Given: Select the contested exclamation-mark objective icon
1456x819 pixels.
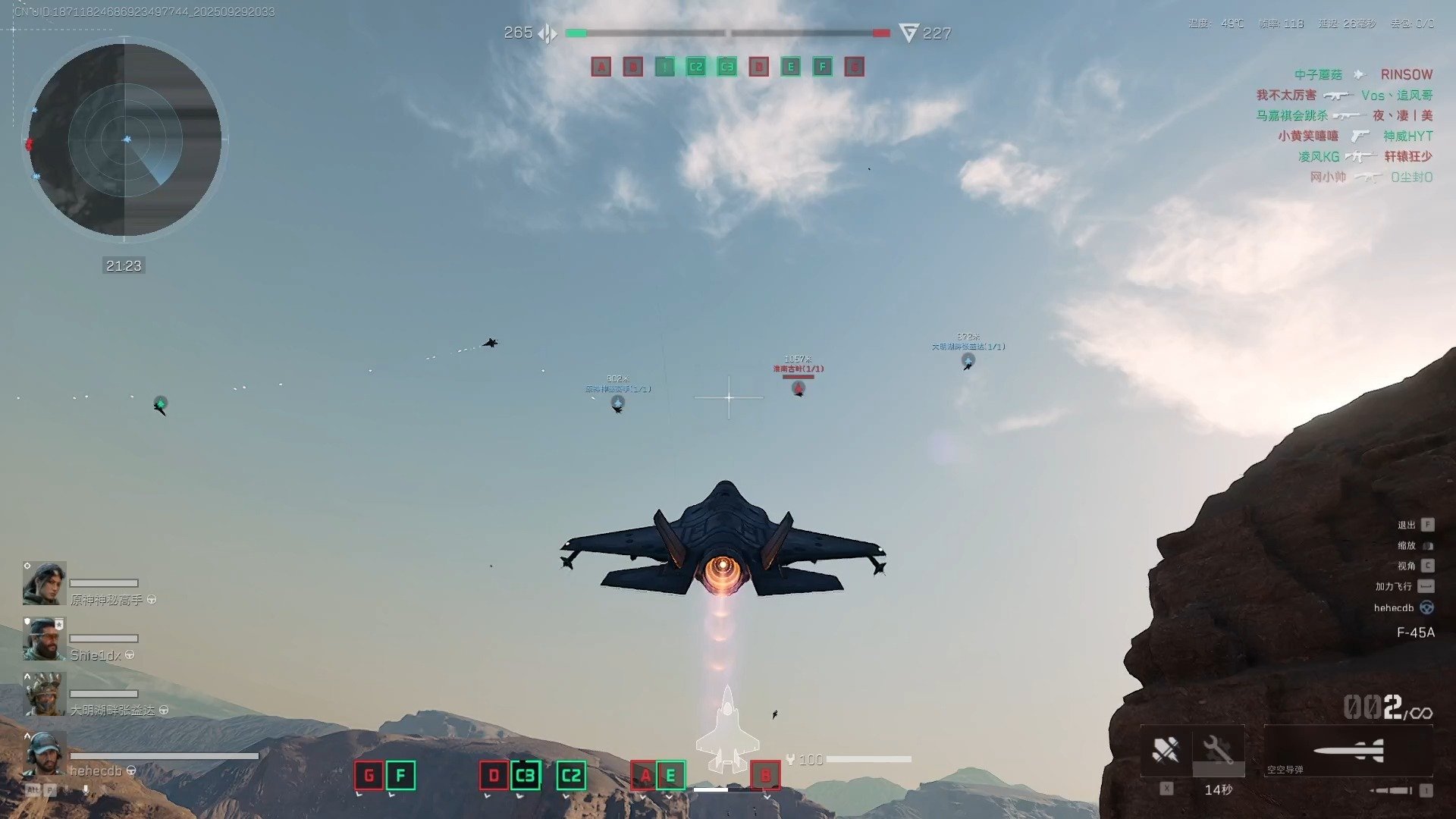Looking at the screenshot, I should tap(664, 67).
